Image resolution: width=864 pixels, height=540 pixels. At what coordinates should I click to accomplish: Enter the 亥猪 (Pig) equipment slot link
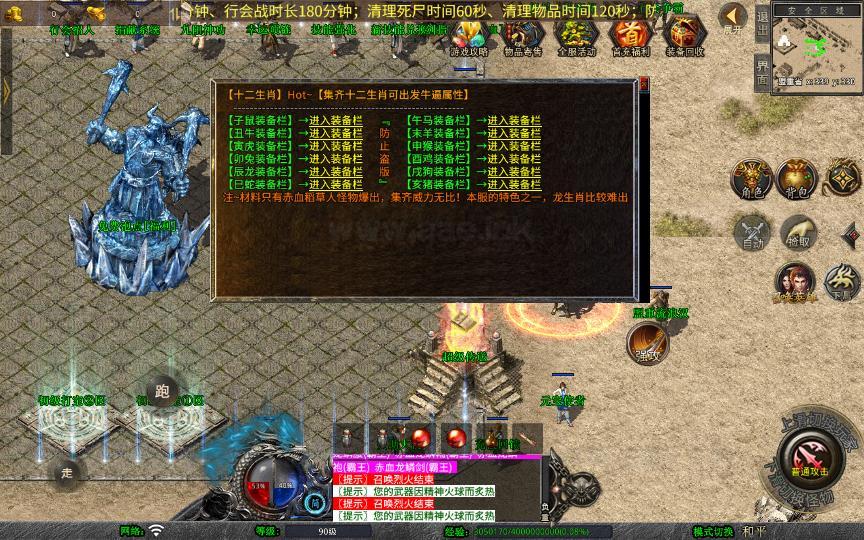[x=508, y=184]
